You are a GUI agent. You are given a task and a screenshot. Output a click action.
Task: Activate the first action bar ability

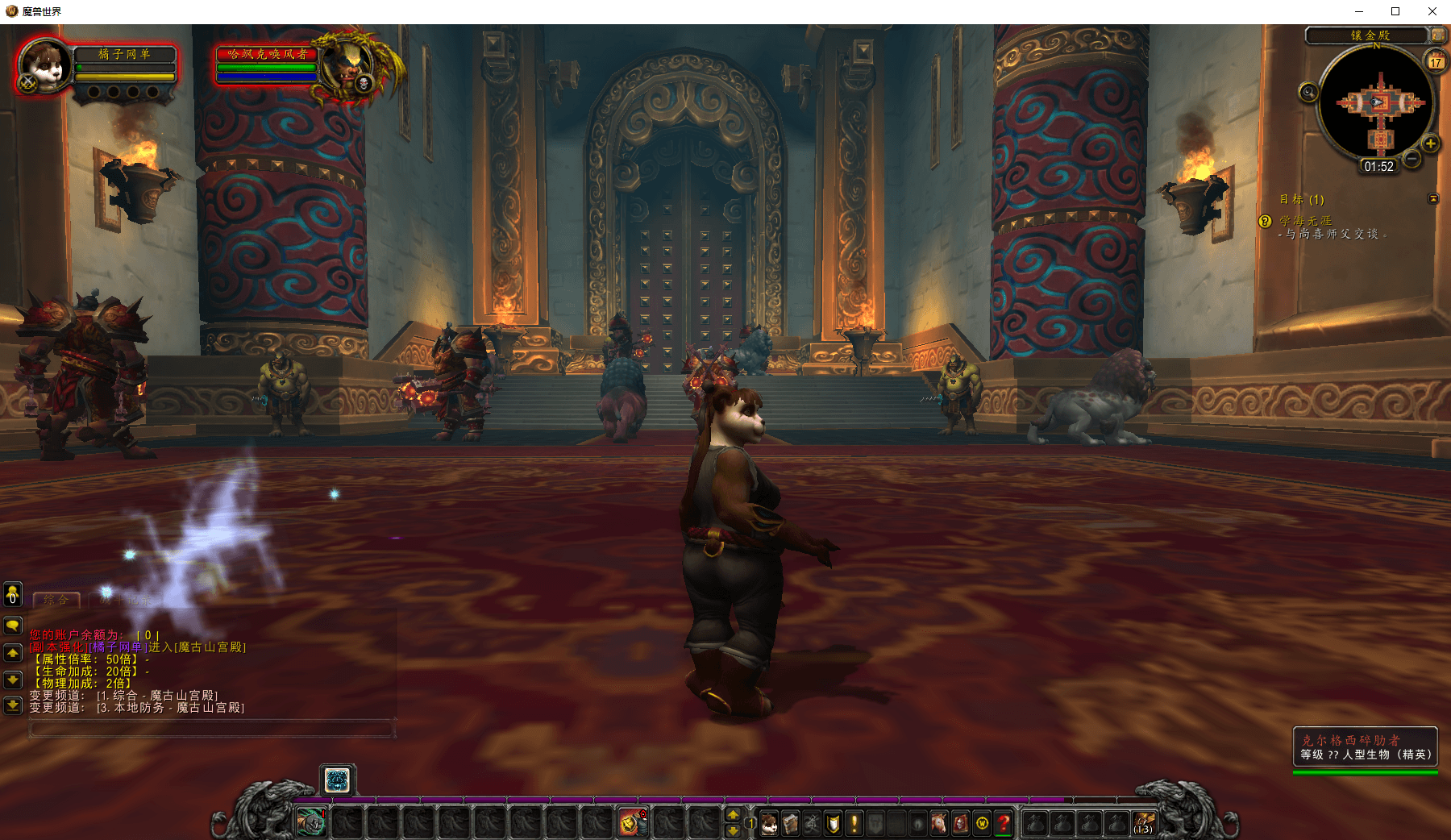tap(311, 823)
